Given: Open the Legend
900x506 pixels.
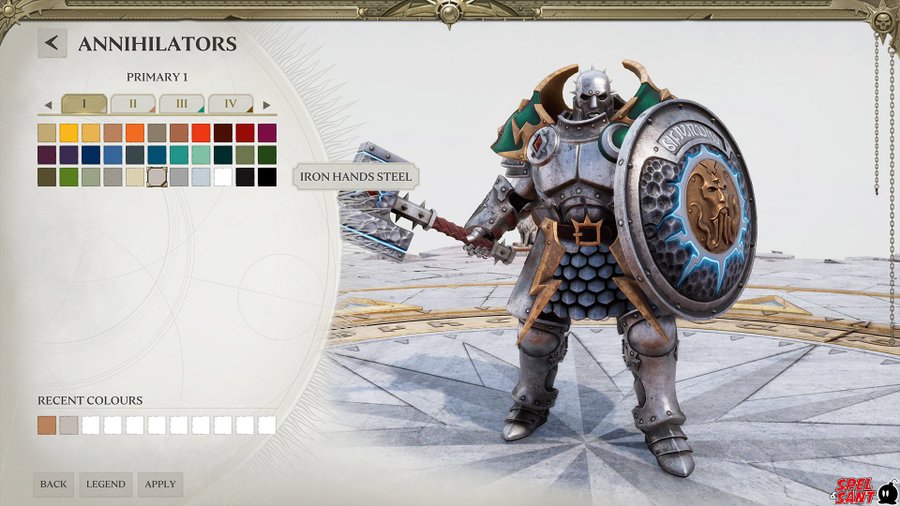Looking at the screenshot, I should [105, 484].
